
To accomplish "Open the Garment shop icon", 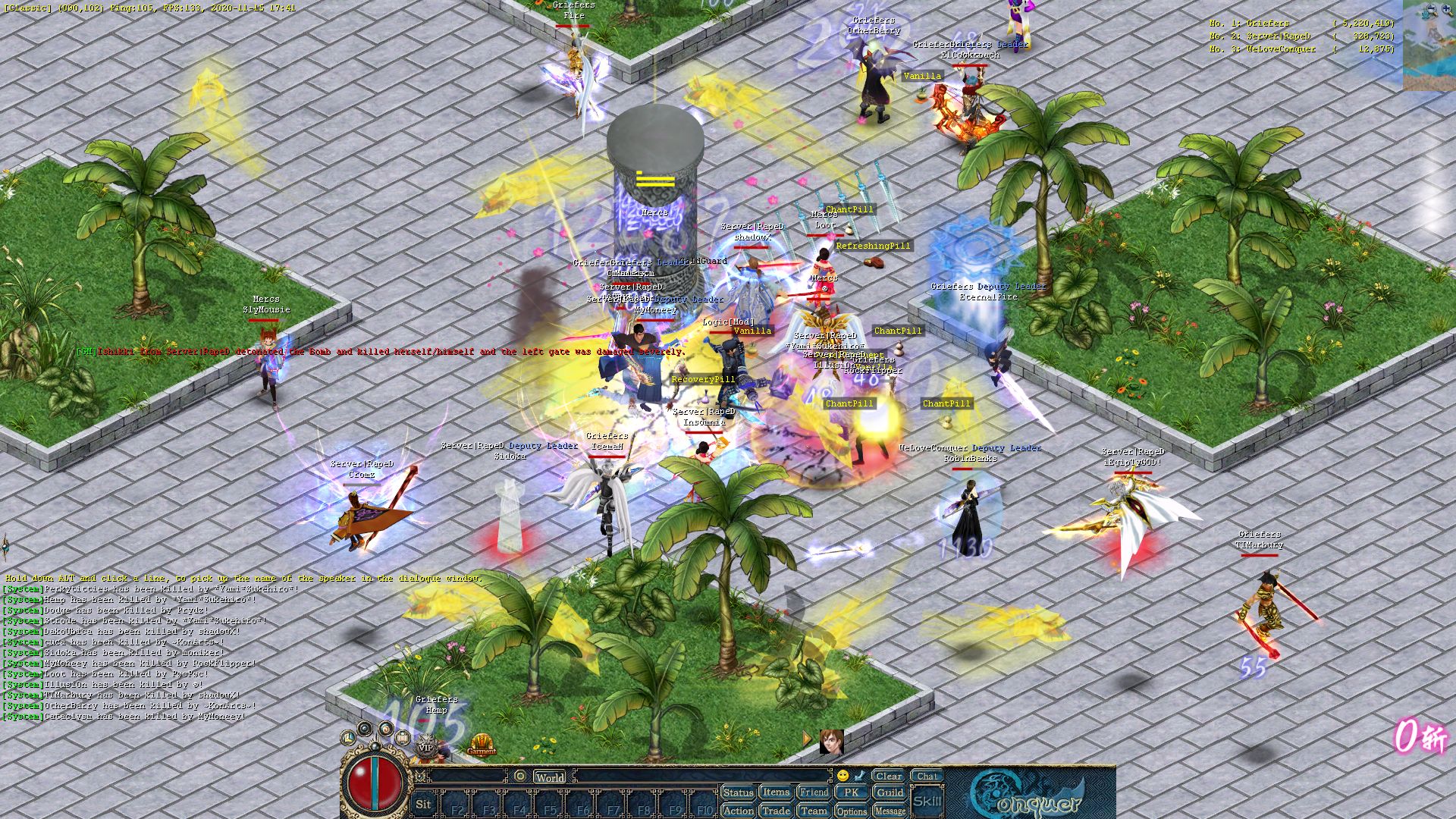I will [x=481, y=745].
